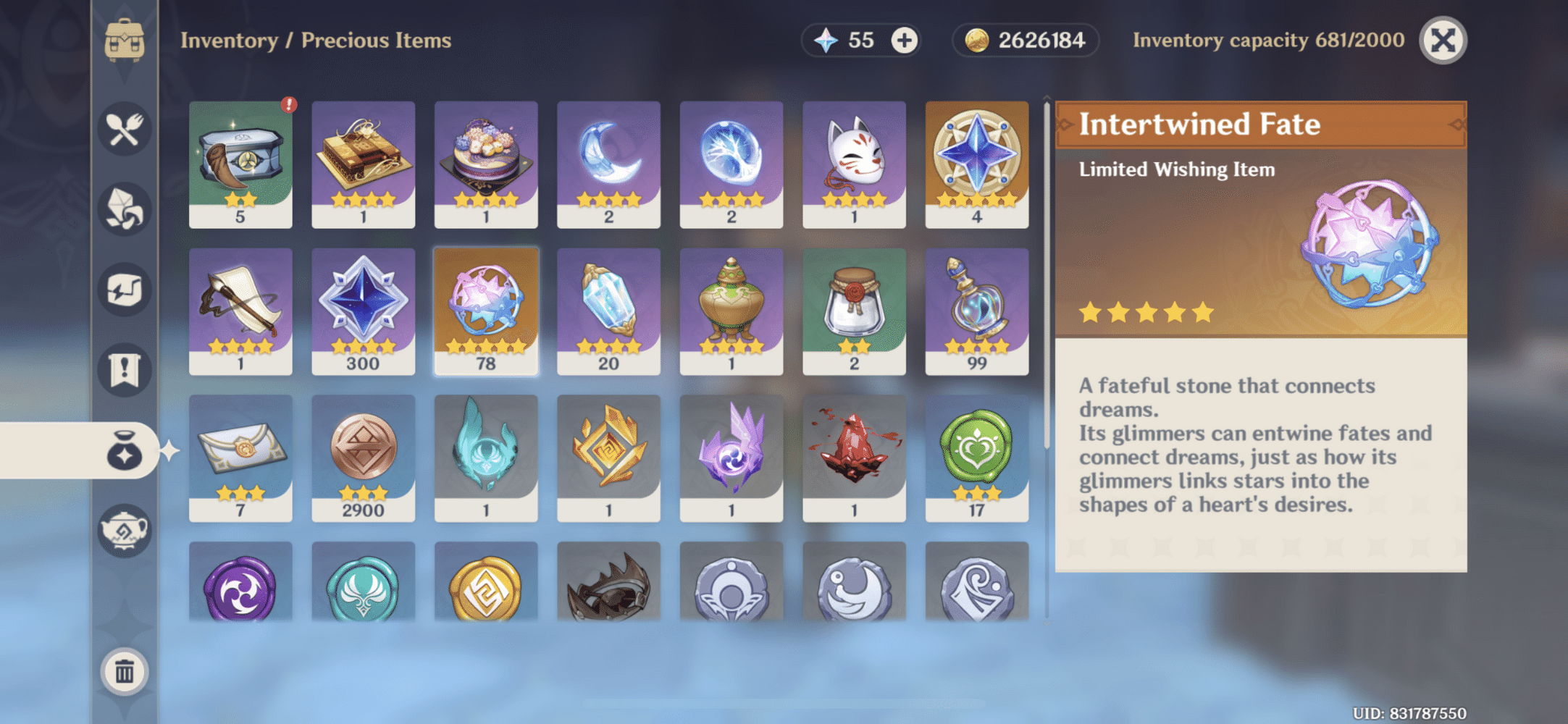The height and width of the screenshot is (724, 1568).
Task: Click the Mora coin counter
Action: pyautogui.click(x=1025, y=41)
